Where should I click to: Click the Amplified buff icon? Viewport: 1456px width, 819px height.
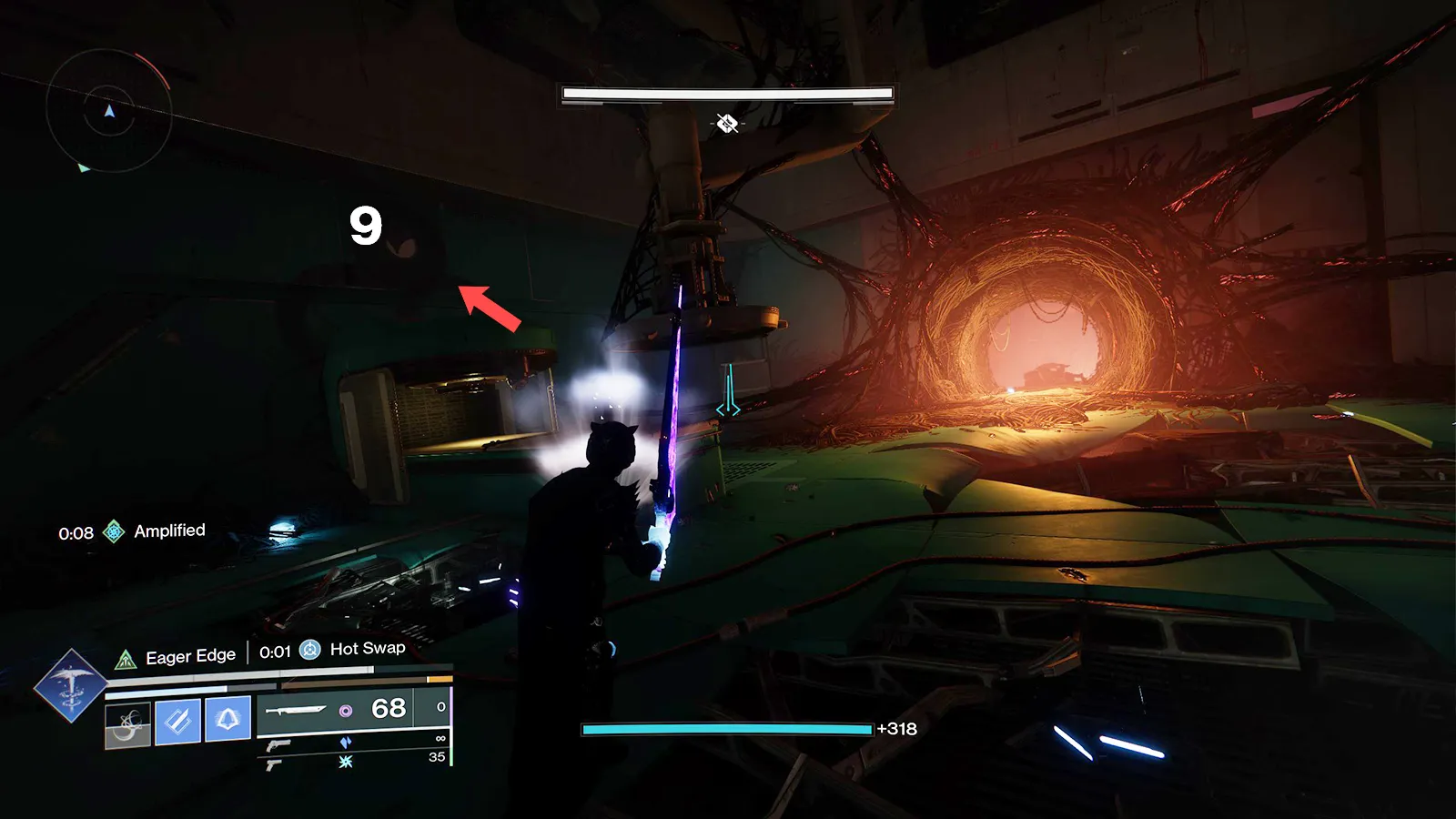(x=114, y=531)
